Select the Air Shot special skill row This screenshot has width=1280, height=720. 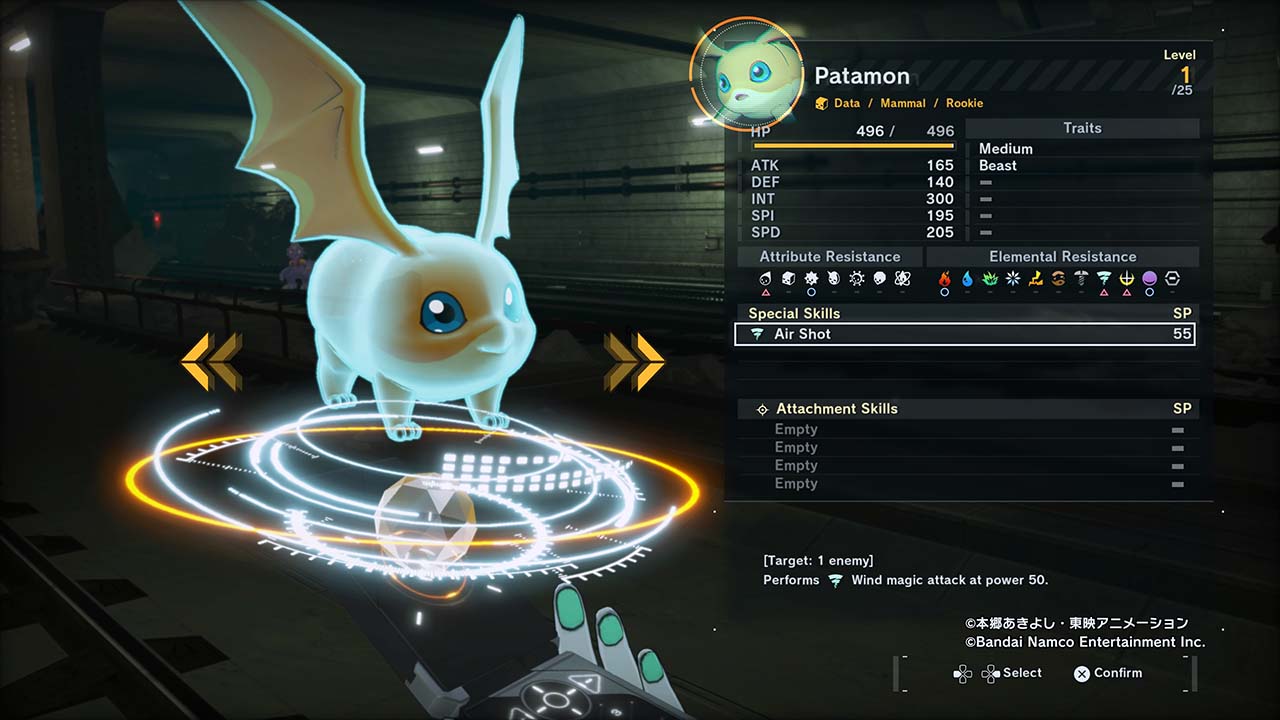pyautogui.click(x=964, y=334)
